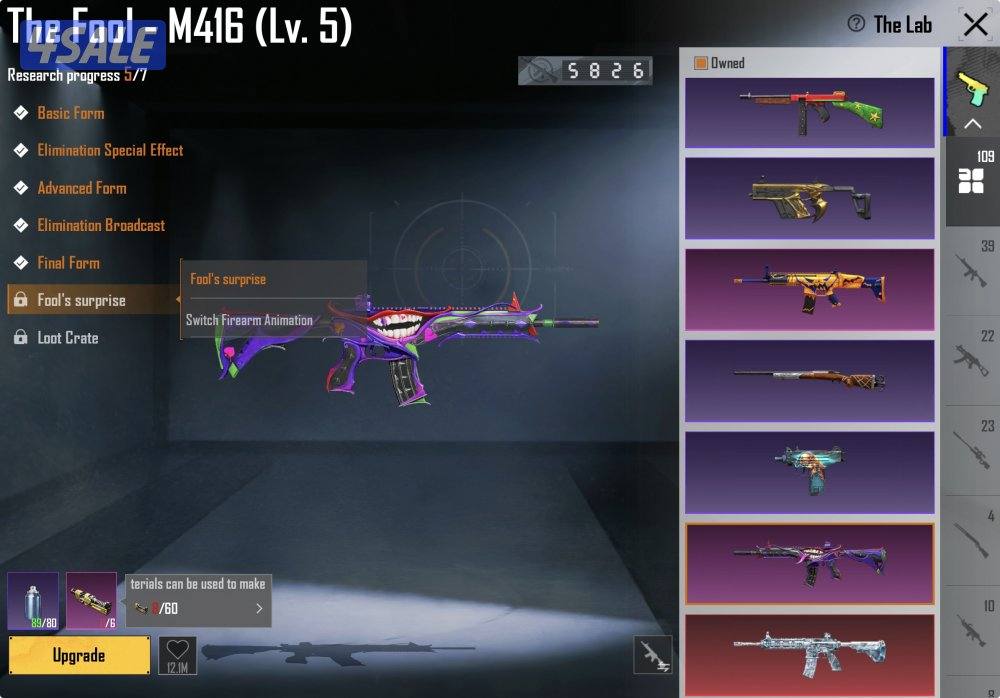
Task: Open the materials conversion arrow prompt
Action: (x=259, y=608)
